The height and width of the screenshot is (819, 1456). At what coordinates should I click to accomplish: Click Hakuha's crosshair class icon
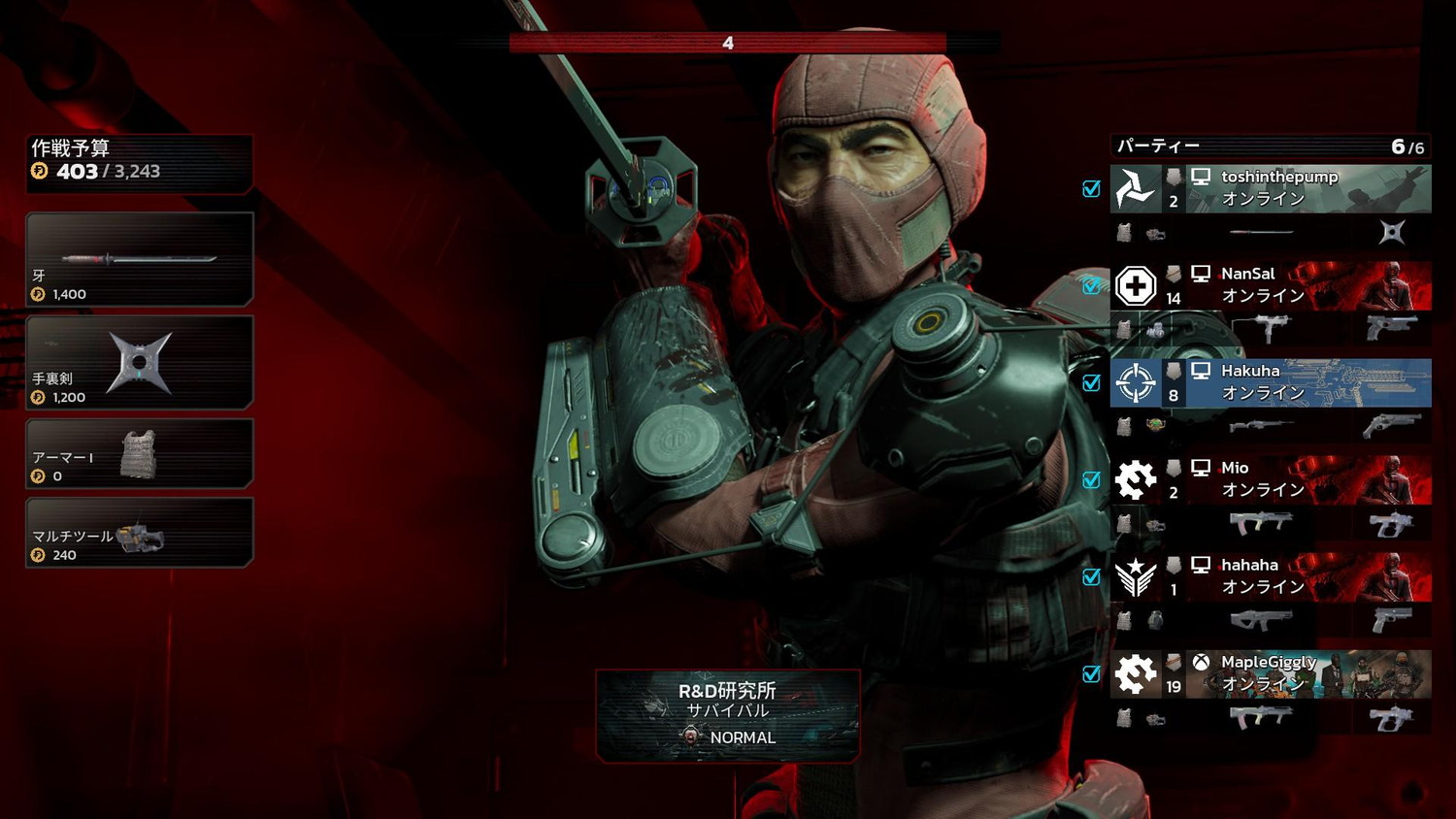pyautogui.click(x=1136, y=383)
